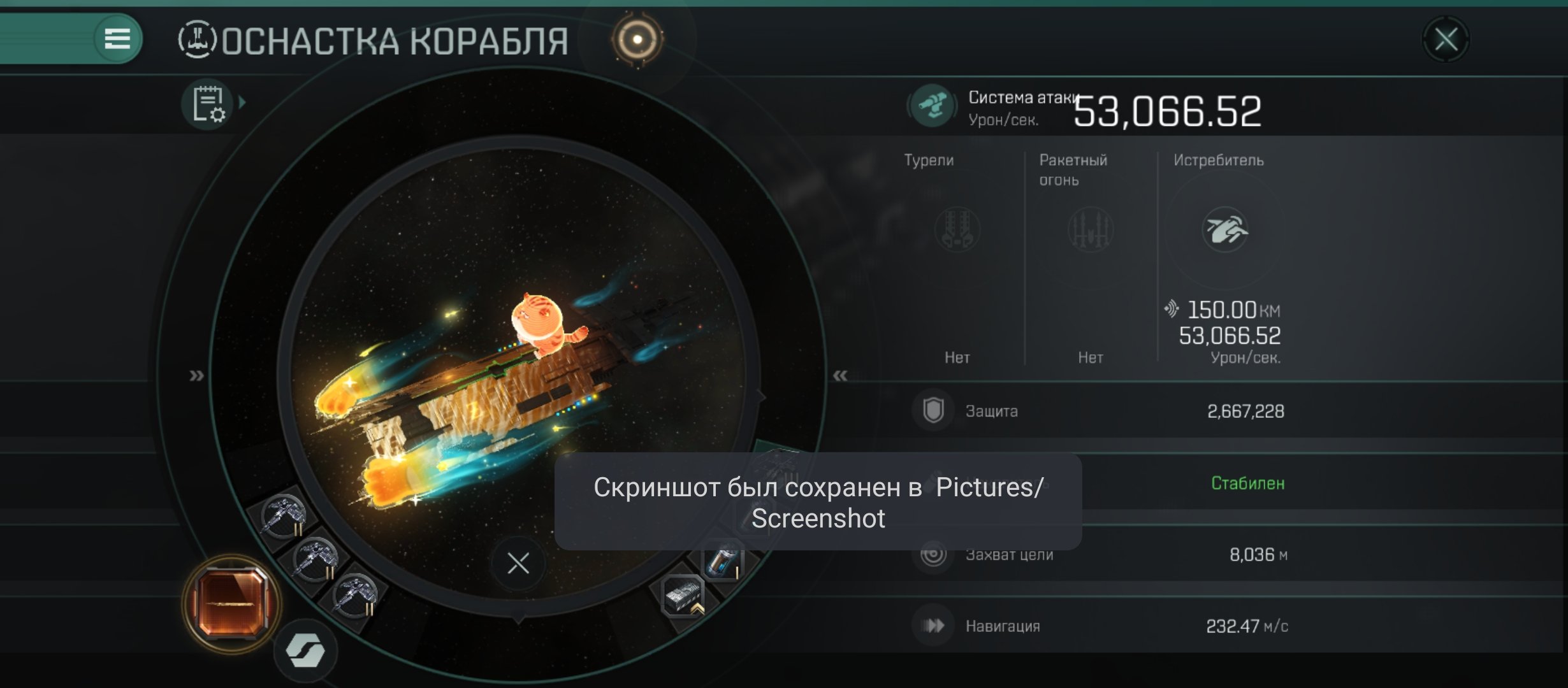The height and width of the screenshot is (688, 1568).
Task: Select the gray container module with chevrons
Action: pos(682,596)
